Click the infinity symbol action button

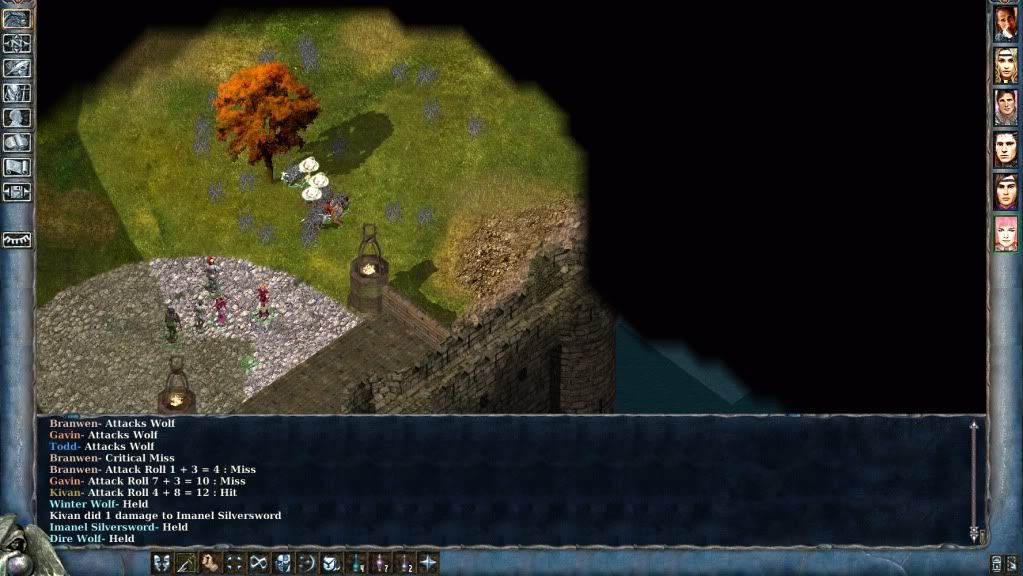tap(259, 563)
